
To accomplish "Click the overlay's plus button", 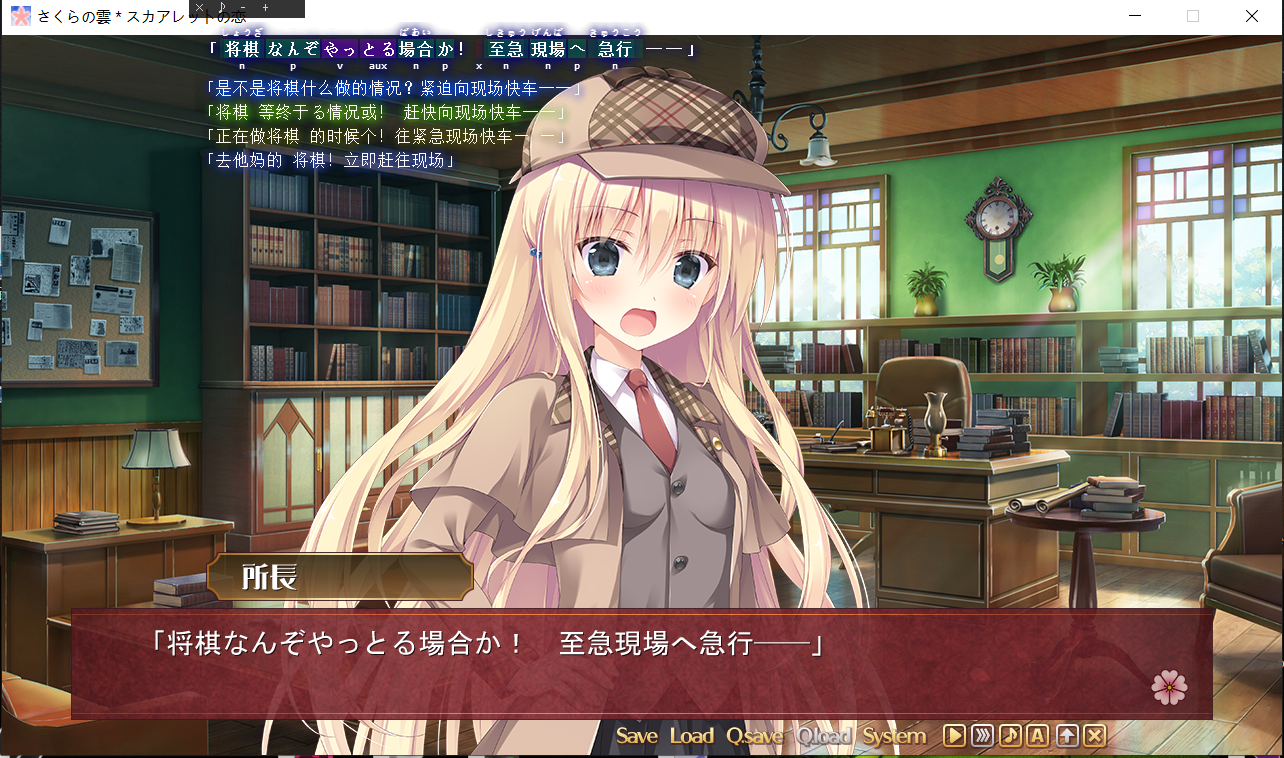I will click(265, 8).
